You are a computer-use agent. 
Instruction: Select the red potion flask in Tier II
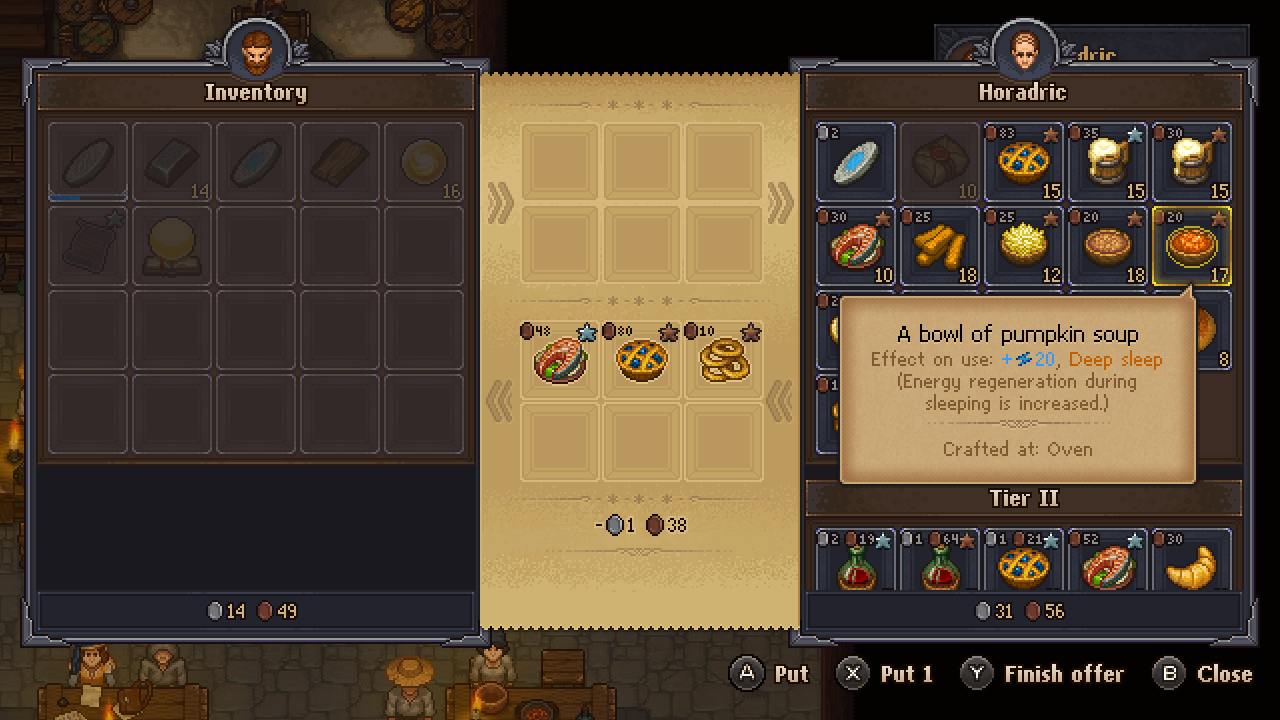tap(856, 563)
